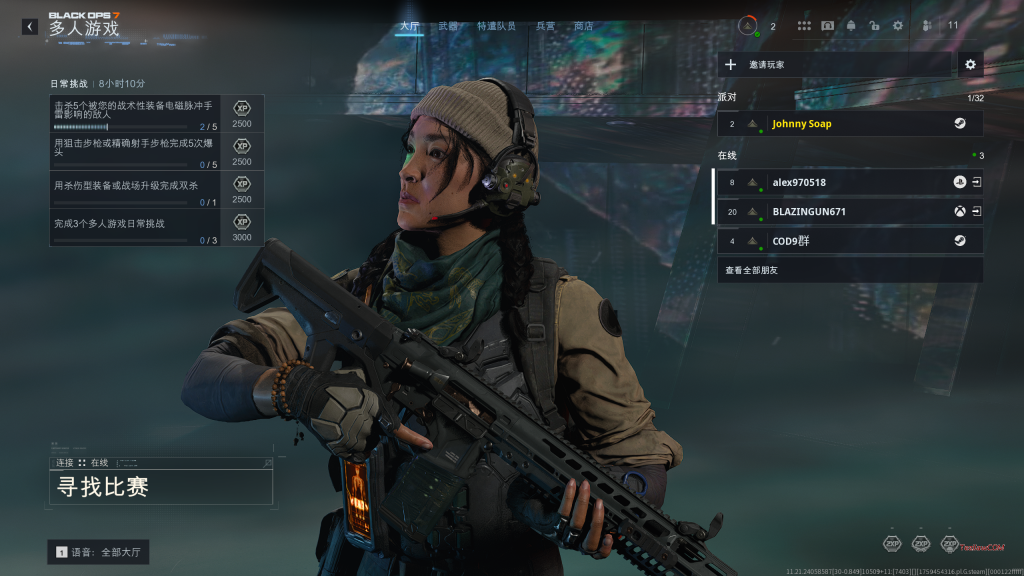
Task: Open the grid menu icon
Action: coord(804,26)
